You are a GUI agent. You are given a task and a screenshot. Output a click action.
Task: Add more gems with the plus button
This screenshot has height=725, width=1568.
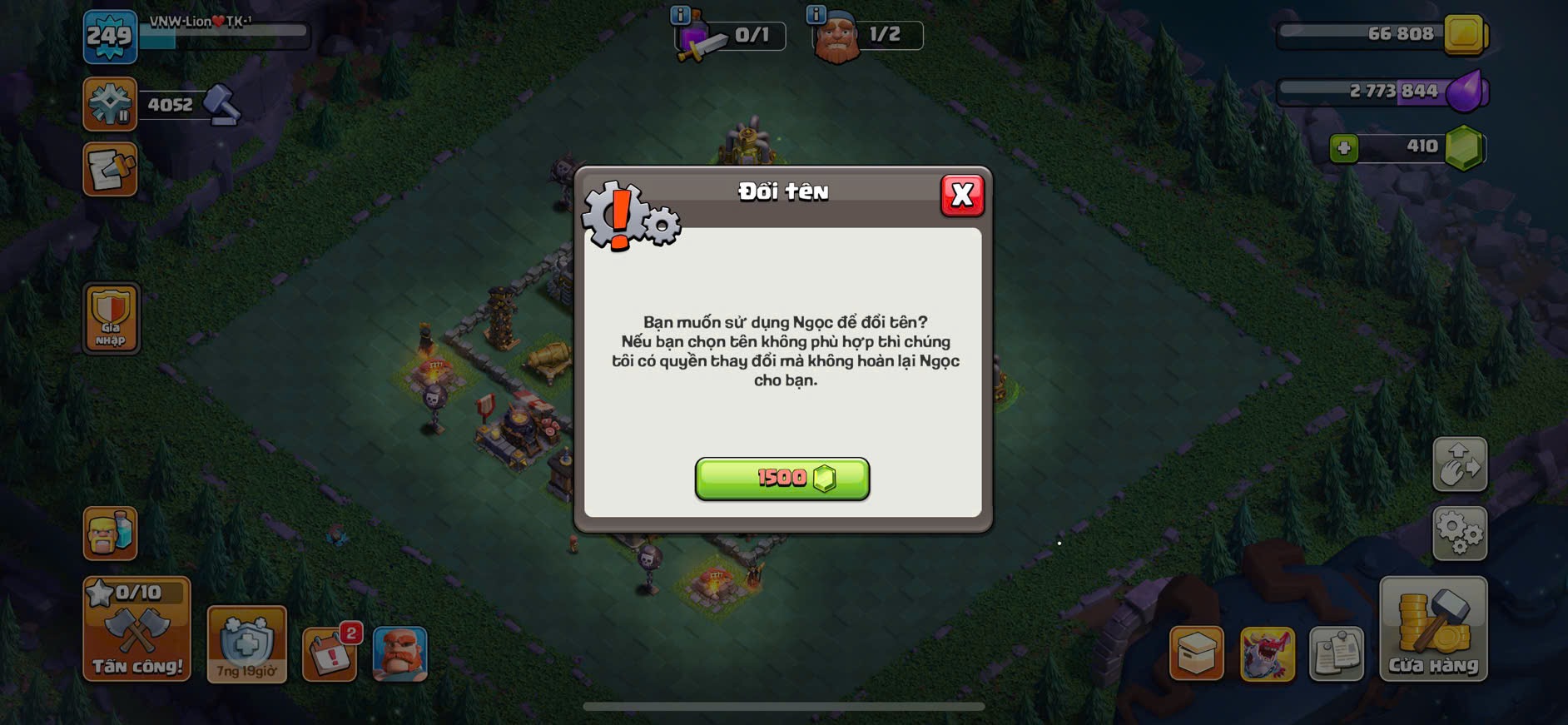(x=1343, y=148)
